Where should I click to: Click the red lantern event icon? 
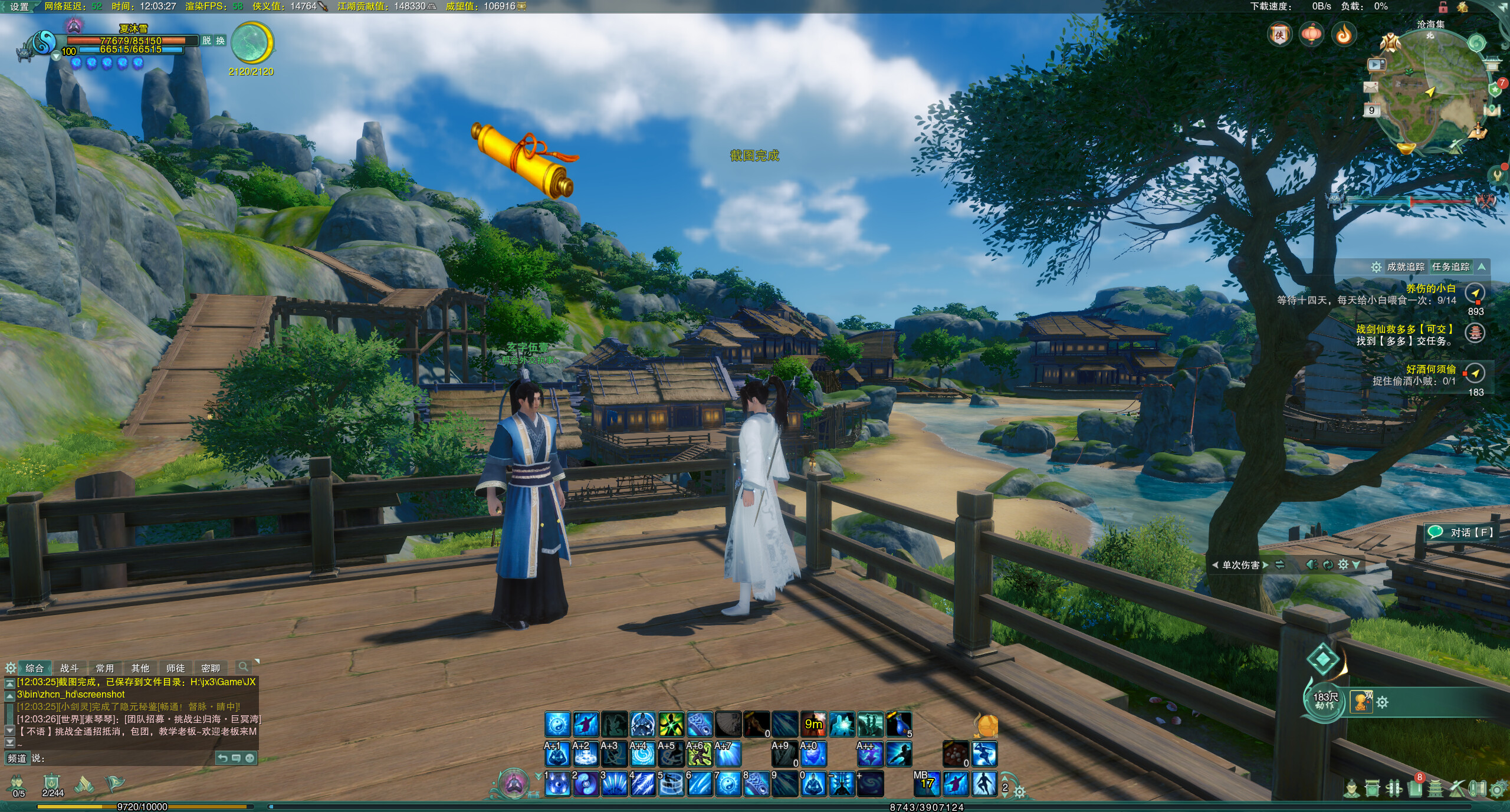[1311, 35]
